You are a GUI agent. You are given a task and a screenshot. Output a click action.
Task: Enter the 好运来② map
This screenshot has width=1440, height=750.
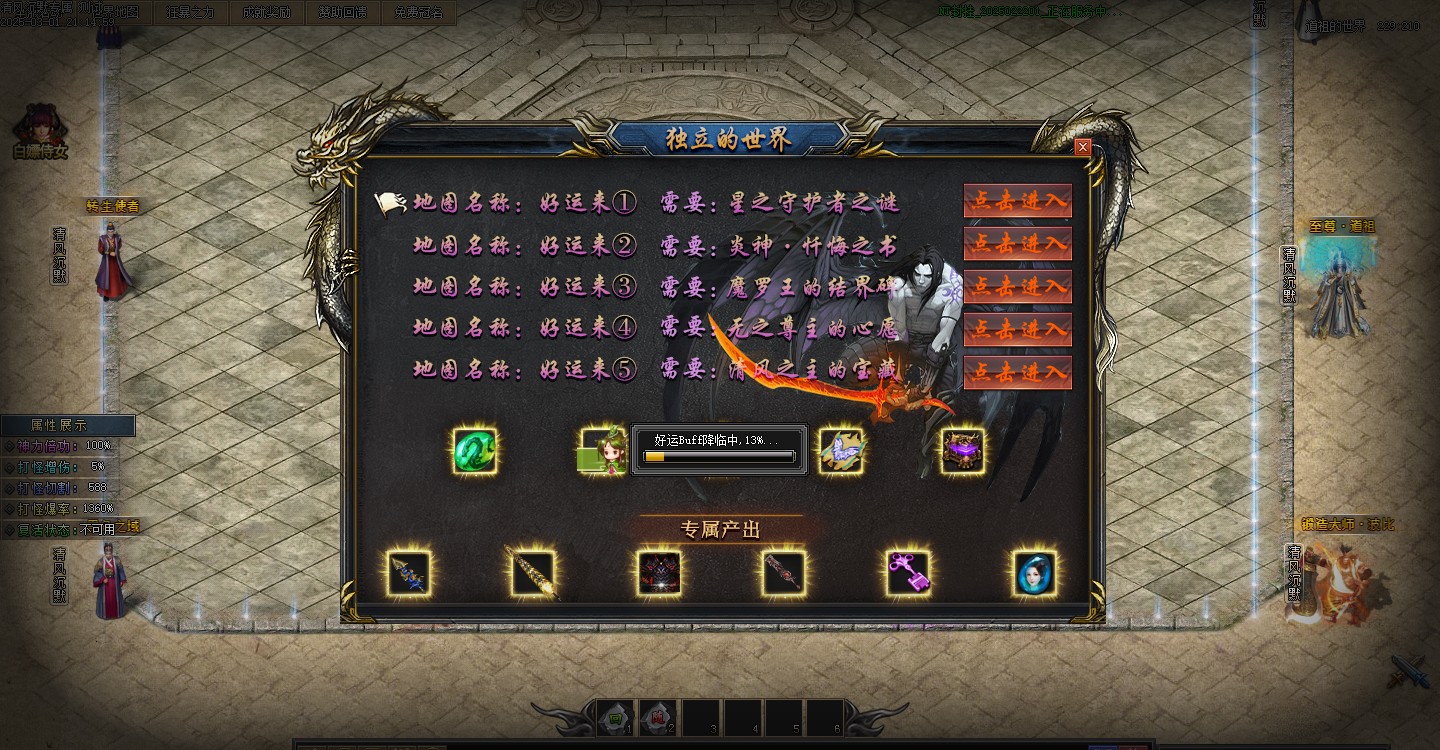1017,244
